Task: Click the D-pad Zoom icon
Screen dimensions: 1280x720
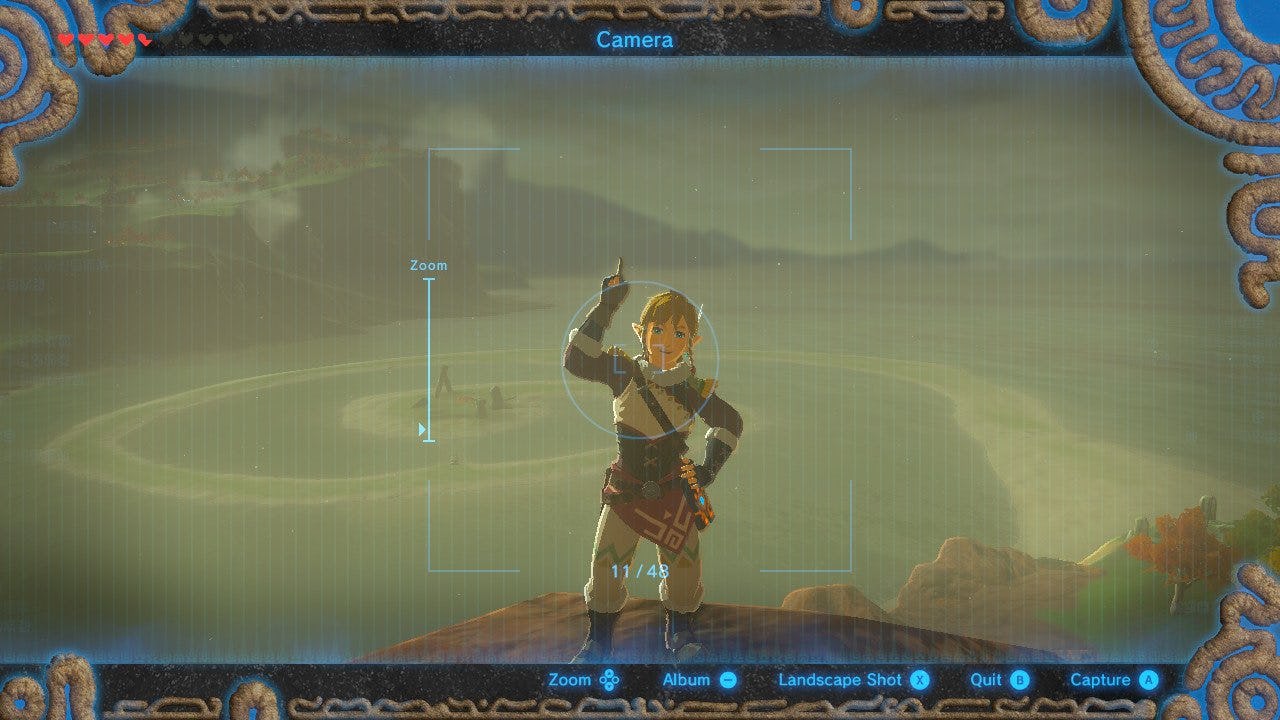Action: 608,679
